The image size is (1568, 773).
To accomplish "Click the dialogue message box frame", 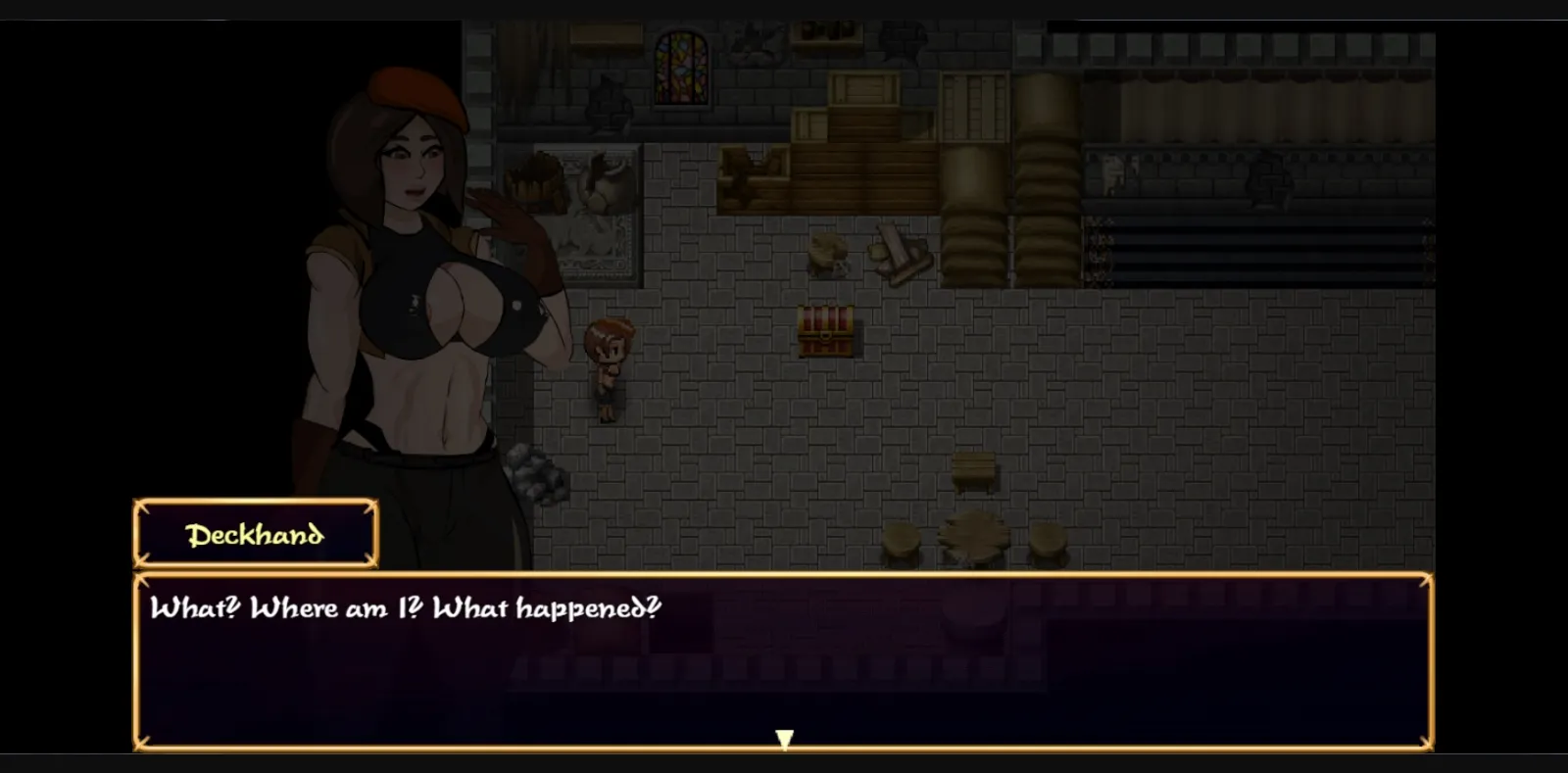I will [784, 656].
